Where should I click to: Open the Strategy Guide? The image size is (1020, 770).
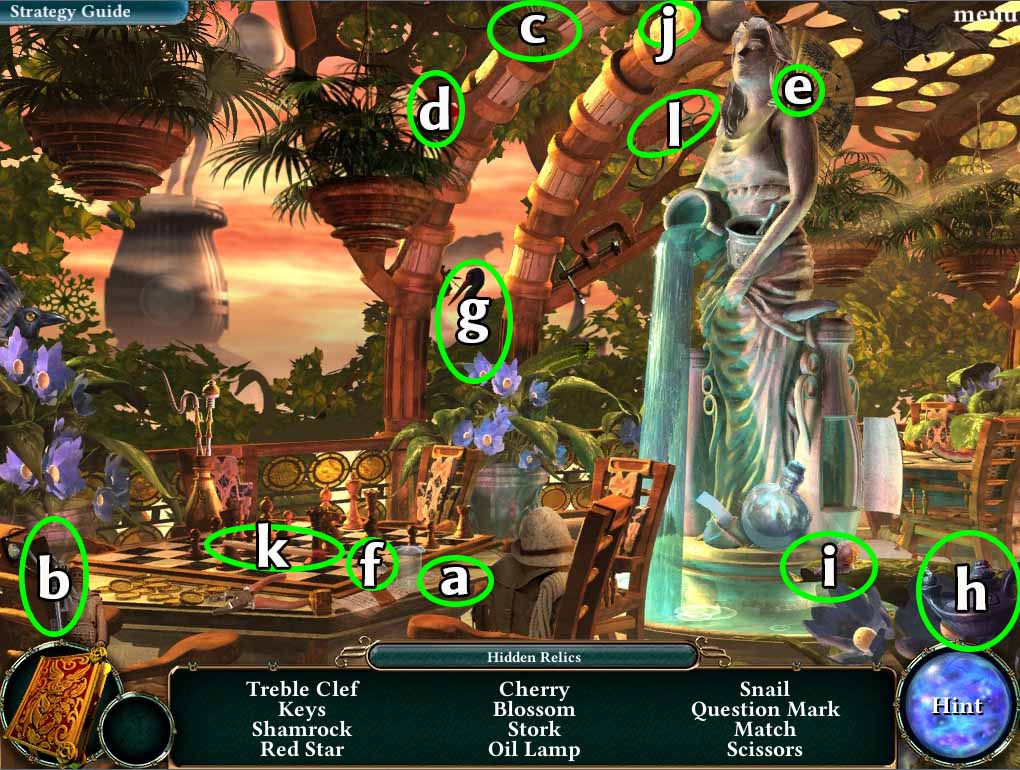click(x=70, y=12)
